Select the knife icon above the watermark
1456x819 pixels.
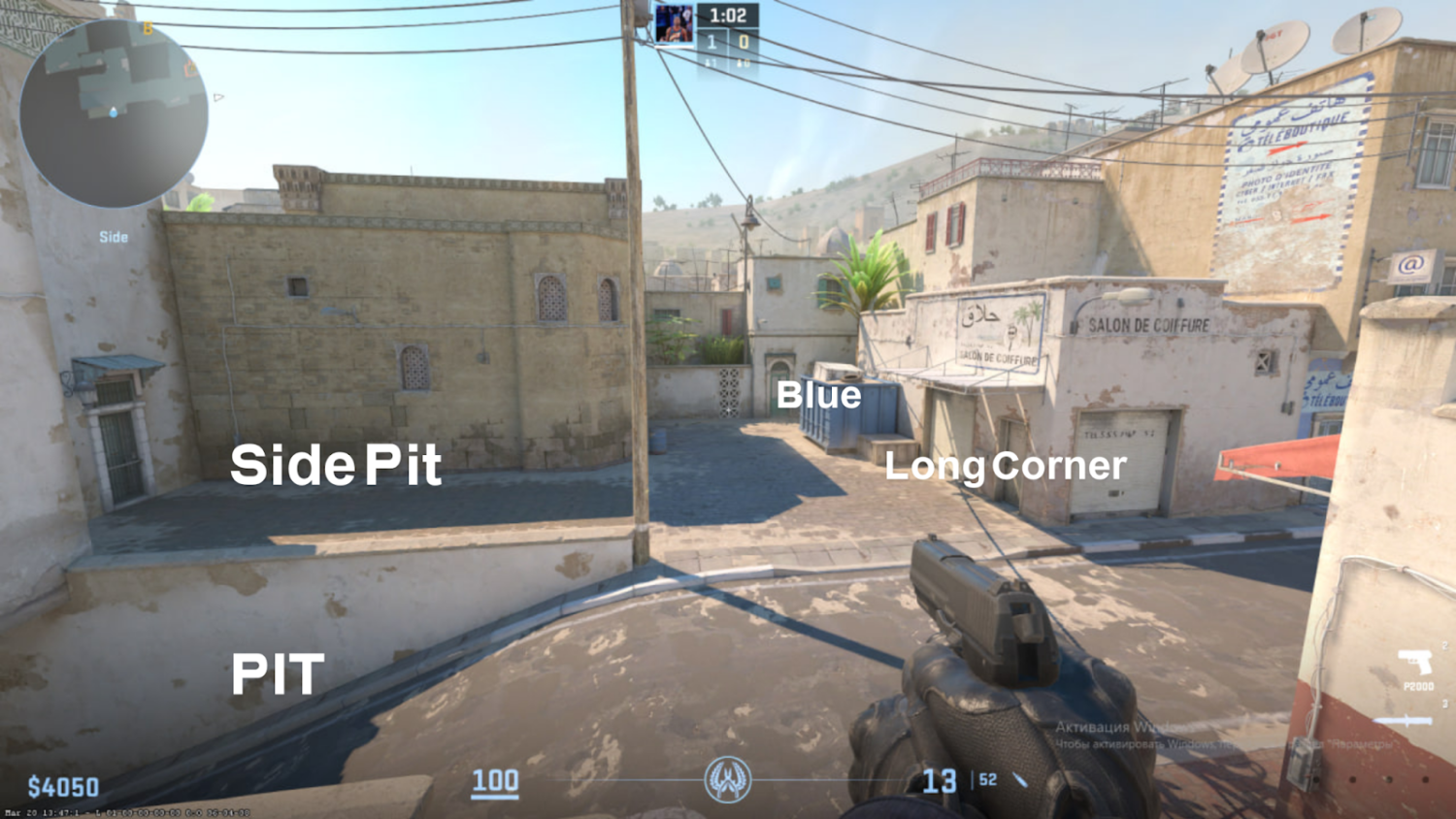point(1403,720)
